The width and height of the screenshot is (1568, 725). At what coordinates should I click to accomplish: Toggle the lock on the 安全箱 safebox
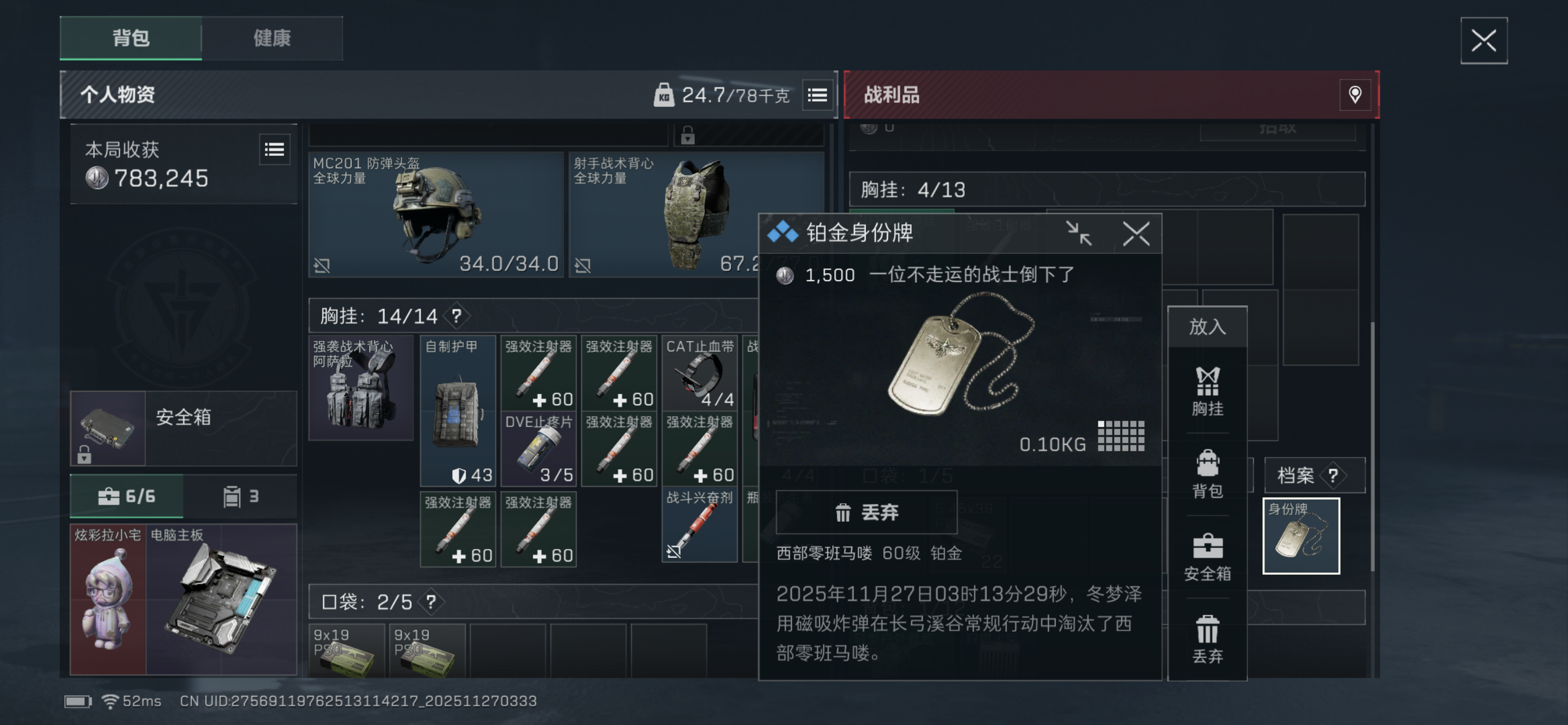coord(84,456)
